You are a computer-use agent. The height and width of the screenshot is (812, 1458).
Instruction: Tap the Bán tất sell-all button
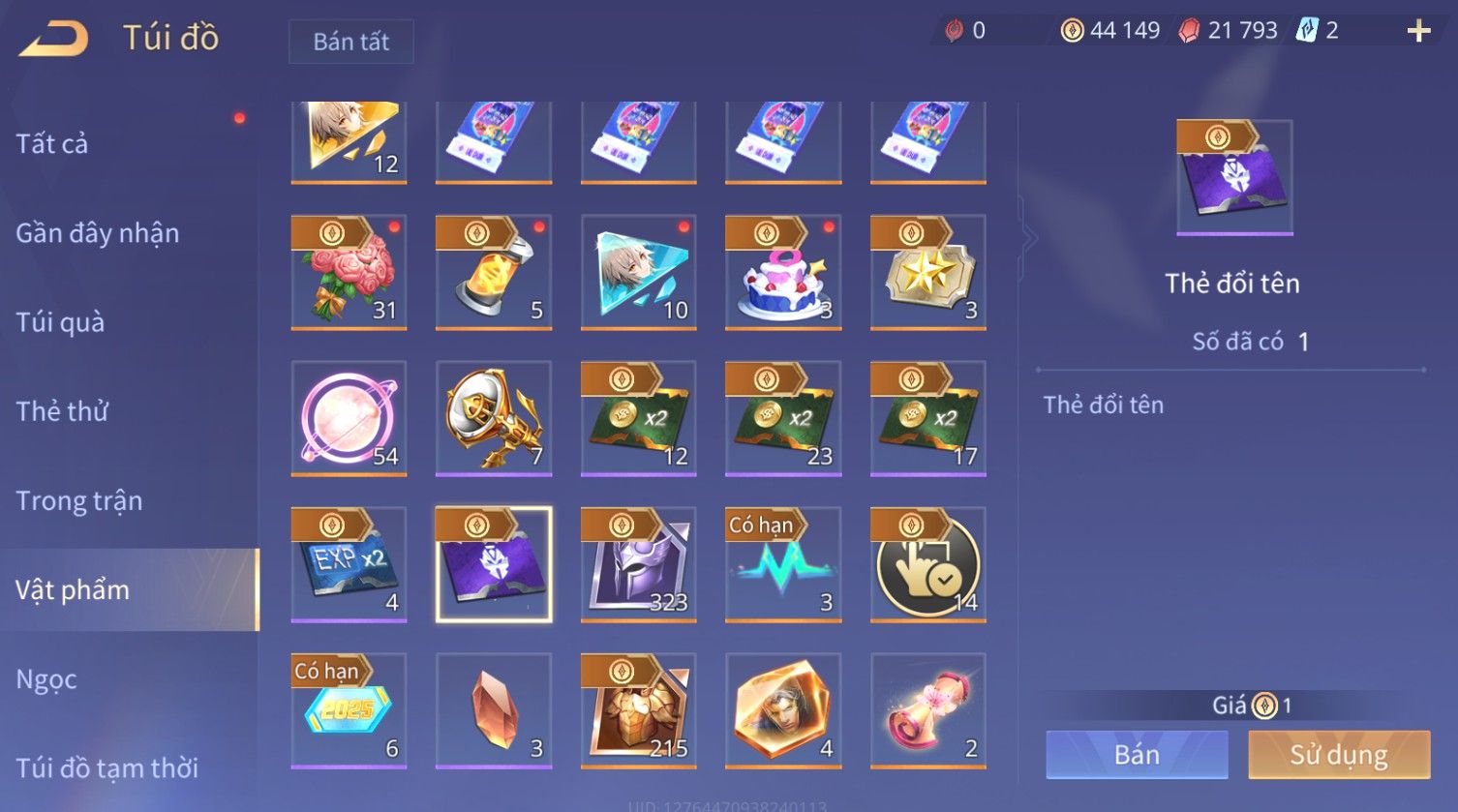click(350, 42)
